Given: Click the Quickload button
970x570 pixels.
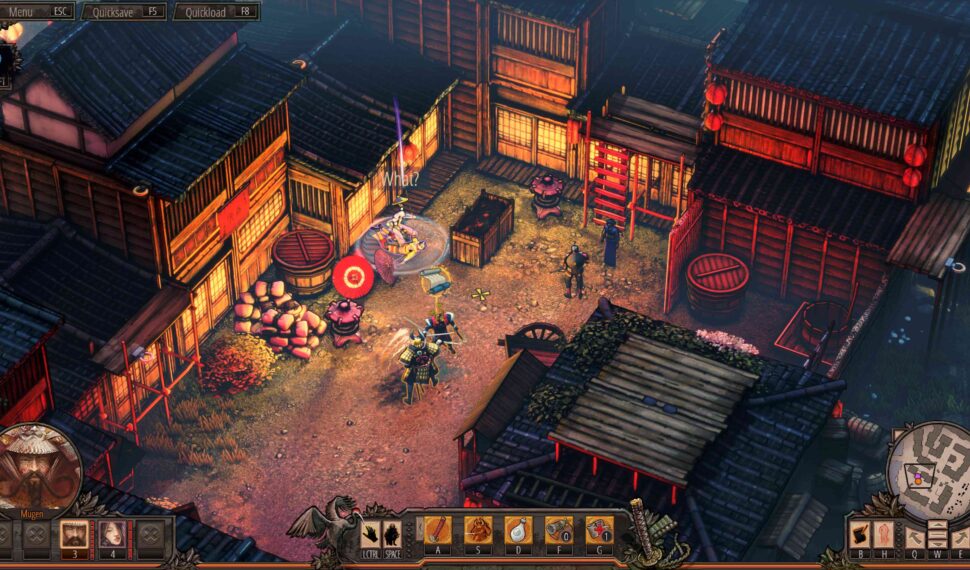Looking at the screenshot, I should 216,12.
